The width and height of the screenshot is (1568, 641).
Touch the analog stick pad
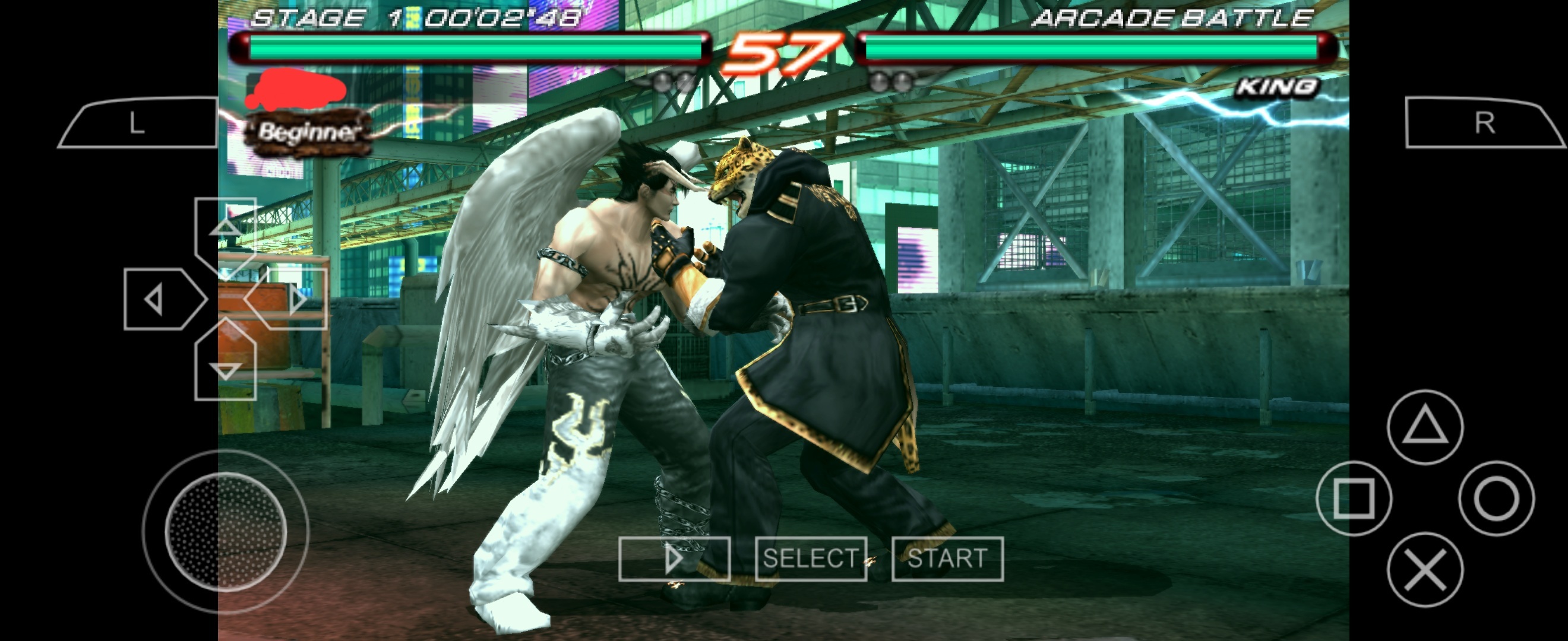pyautogui.click(x=226, y=532)
